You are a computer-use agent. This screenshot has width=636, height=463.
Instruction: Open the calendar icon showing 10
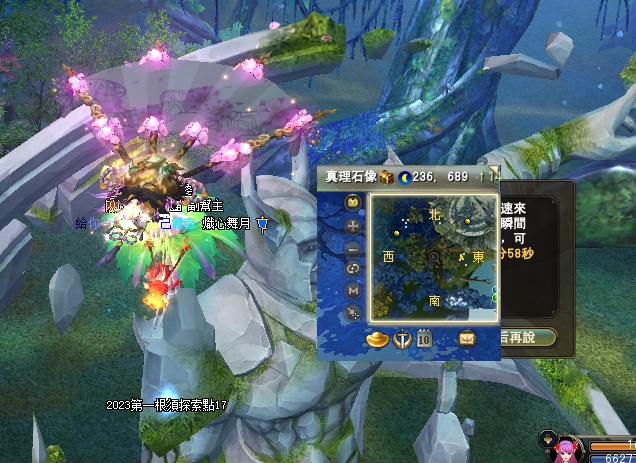click(x=424, y=339)
